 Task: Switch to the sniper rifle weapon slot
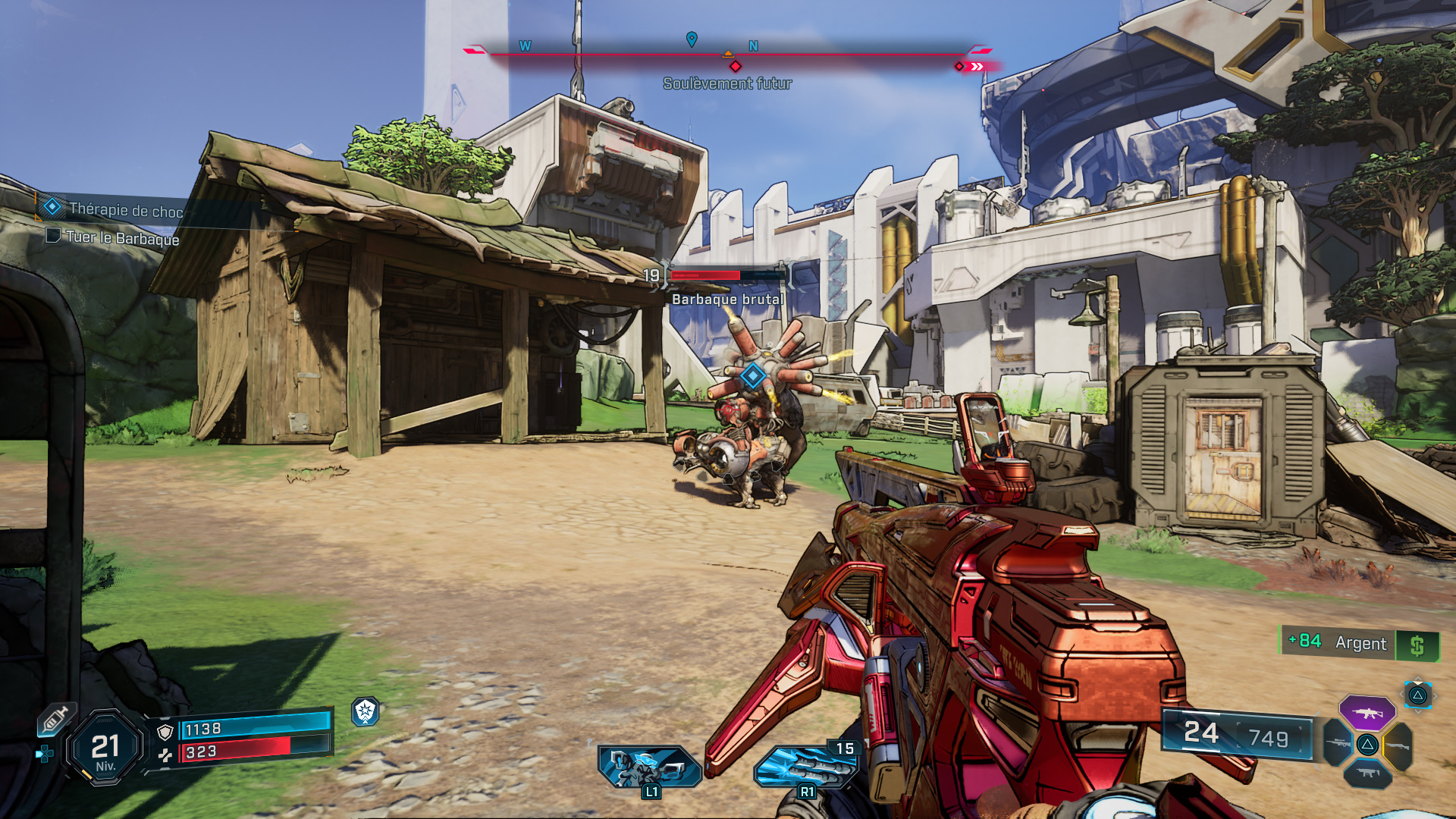pos(1338,743)
